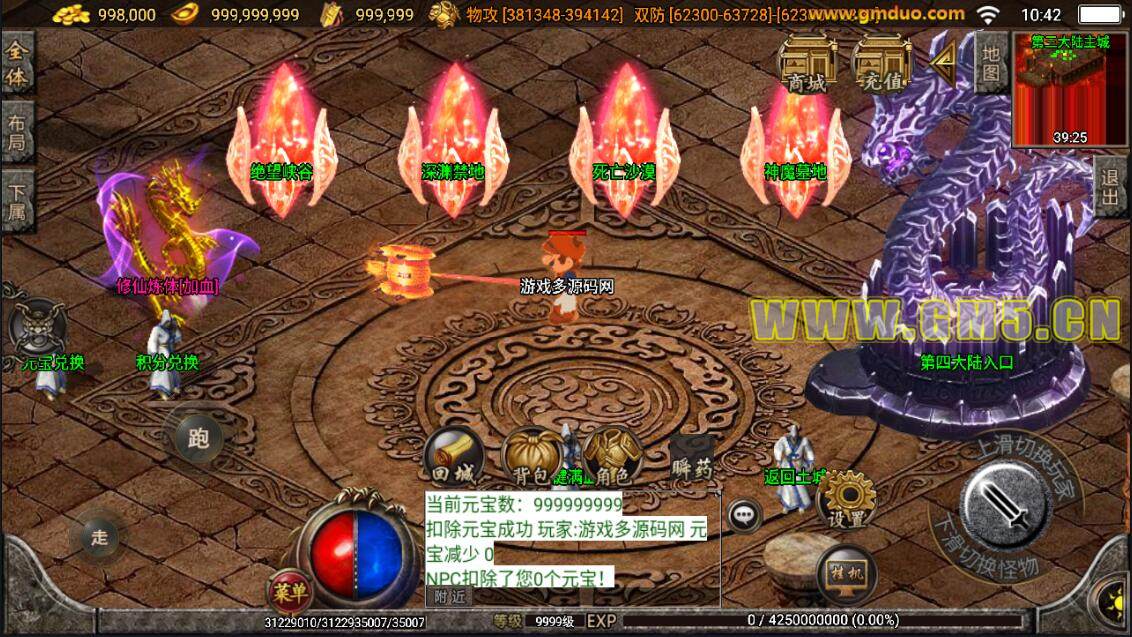
Task: Switch to the 全体 tab
Action: click(x=17, y=63)
